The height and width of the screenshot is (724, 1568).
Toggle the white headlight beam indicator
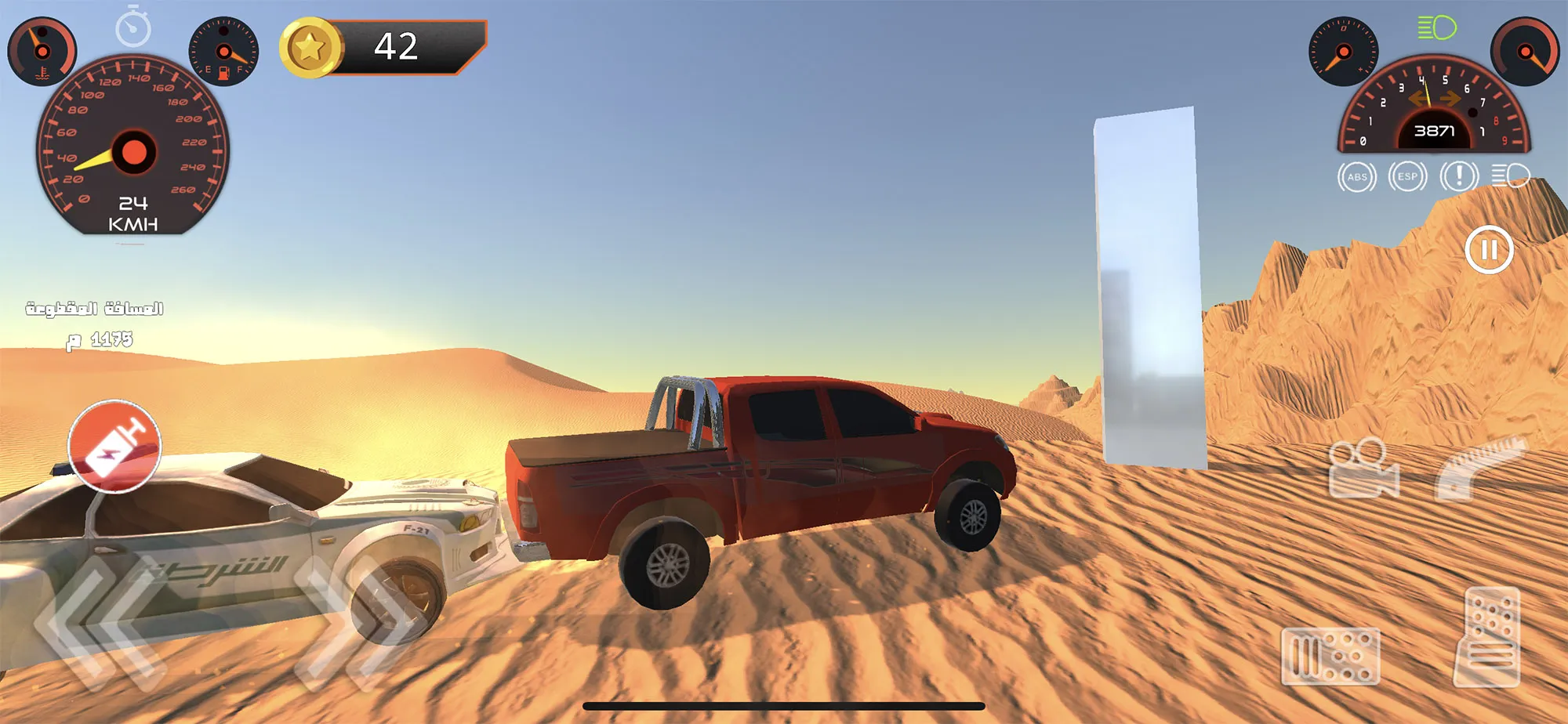tap(1512, 177)
